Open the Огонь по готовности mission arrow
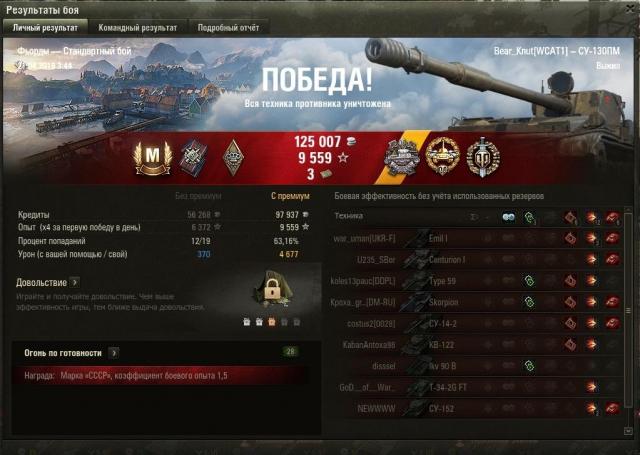 pyautogui.click(x=113, y=353)
